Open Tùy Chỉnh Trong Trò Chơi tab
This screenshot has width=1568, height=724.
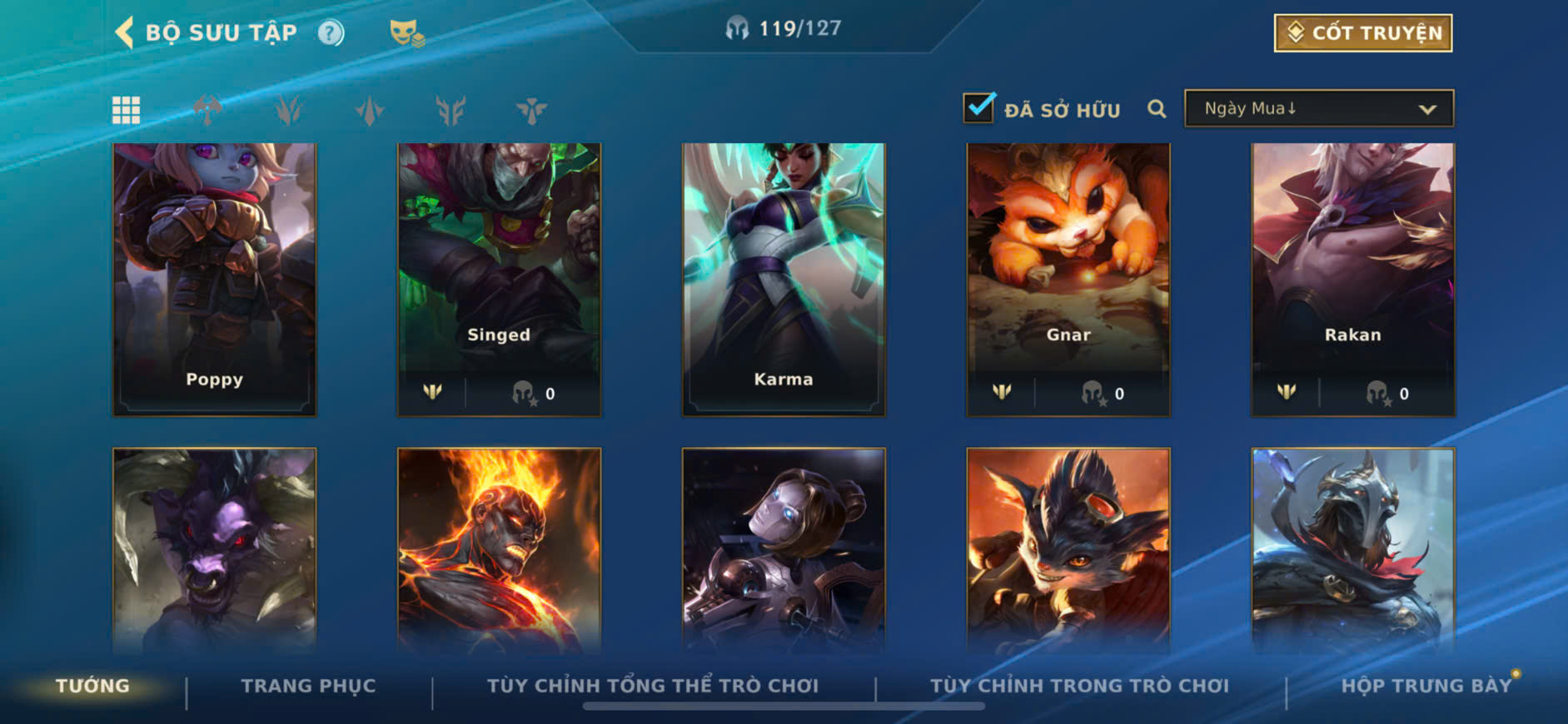coord(1079,686)
